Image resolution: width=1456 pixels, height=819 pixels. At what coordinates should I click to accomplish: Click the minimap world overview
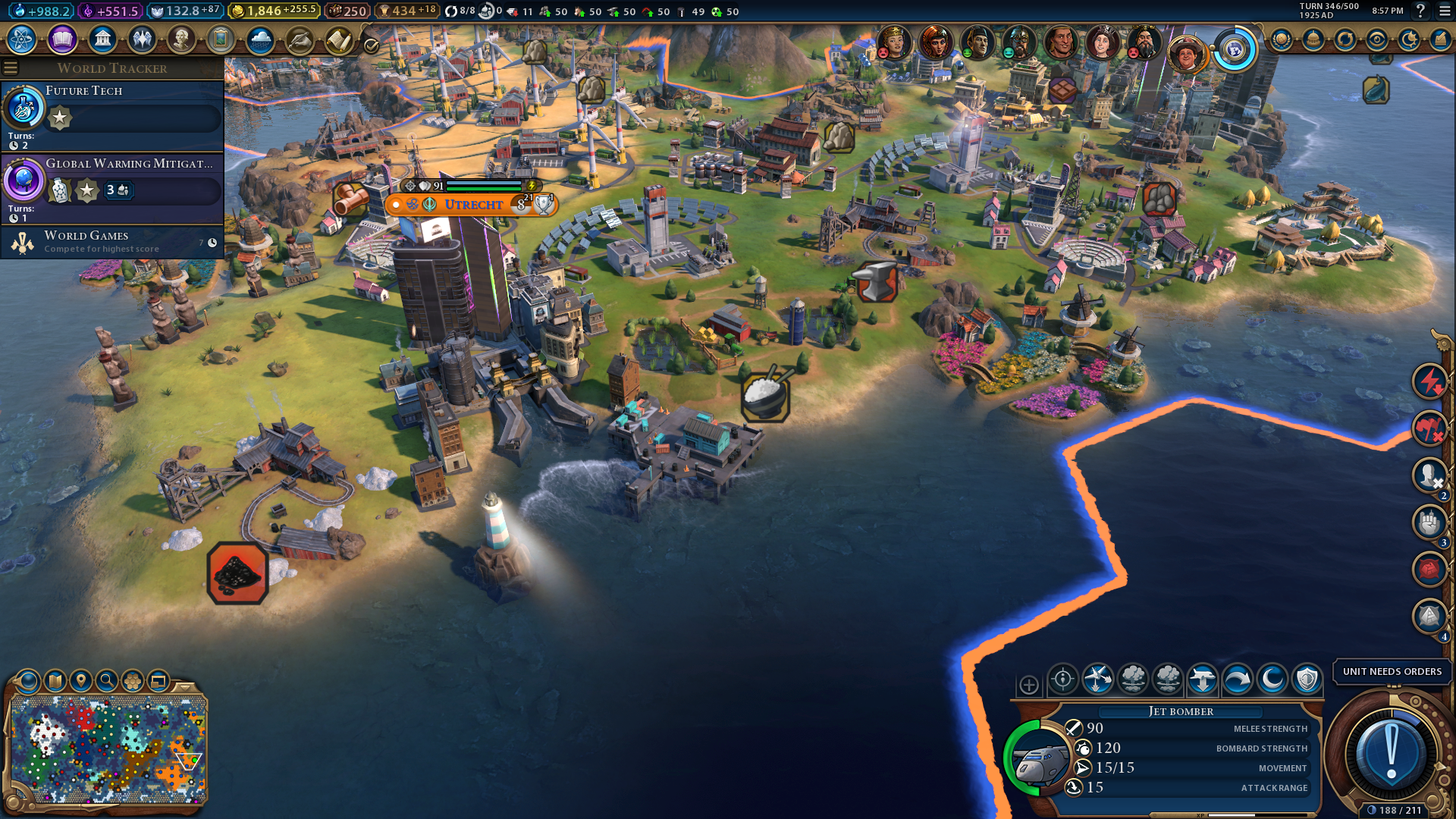point(108,749)
